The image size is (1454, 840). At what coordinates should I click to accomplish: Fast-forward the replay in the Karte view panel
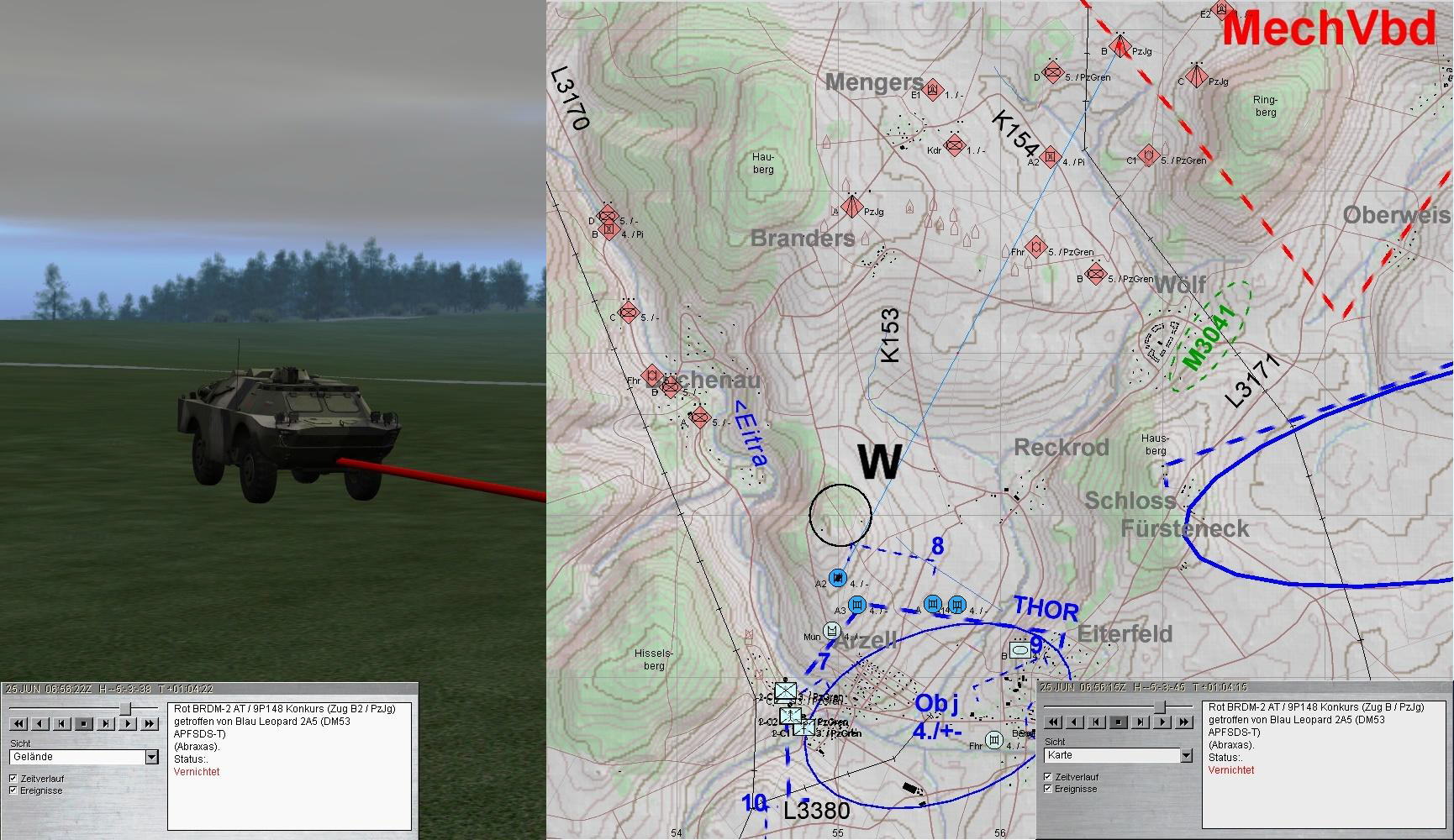(x=1183, y=722)
